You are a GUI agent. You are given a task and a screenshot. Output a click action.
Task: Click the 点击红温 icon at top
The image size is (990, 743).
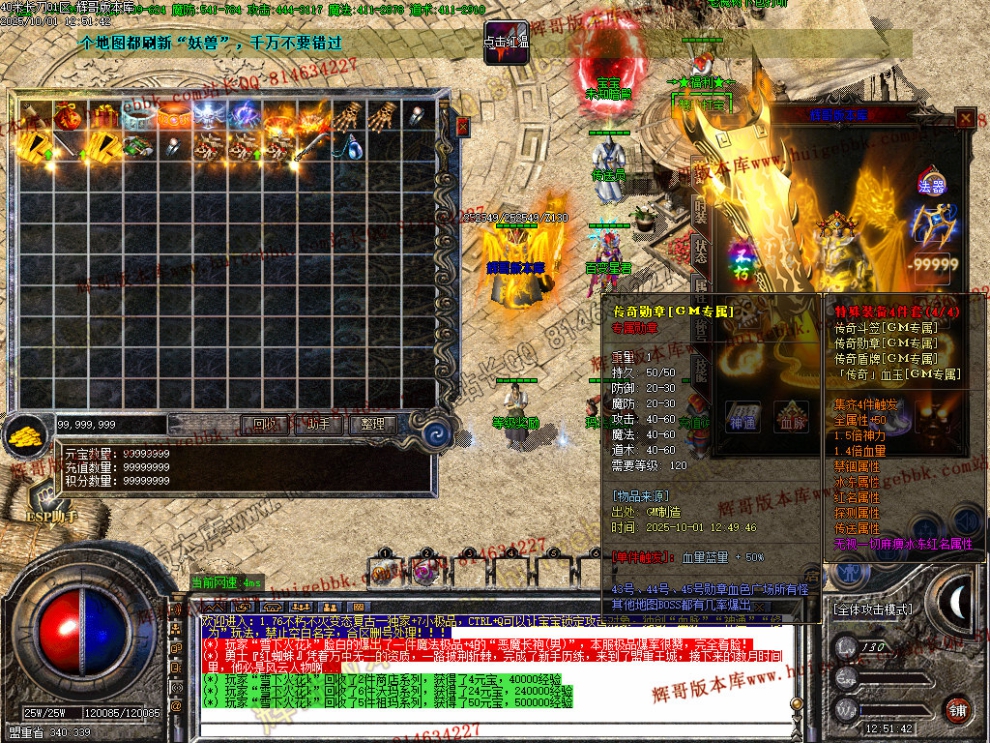click(506, 42)
